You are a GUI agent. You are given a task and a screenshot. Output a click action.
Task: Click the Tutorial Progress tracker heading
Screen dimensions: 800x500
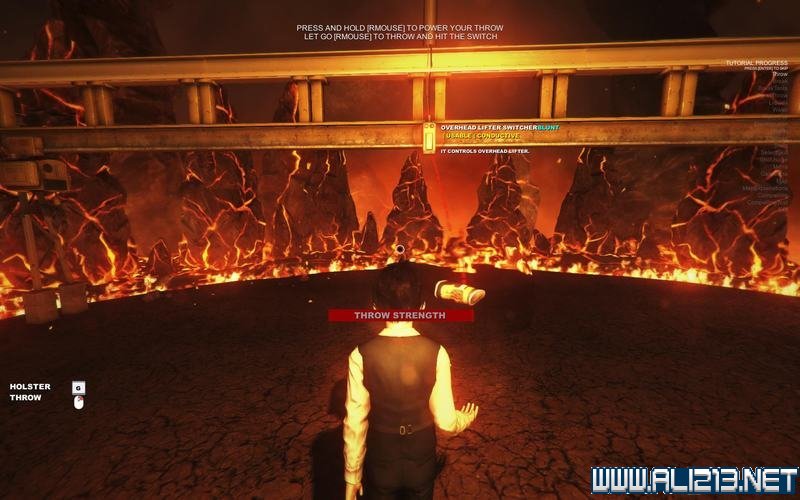(757, 63)
